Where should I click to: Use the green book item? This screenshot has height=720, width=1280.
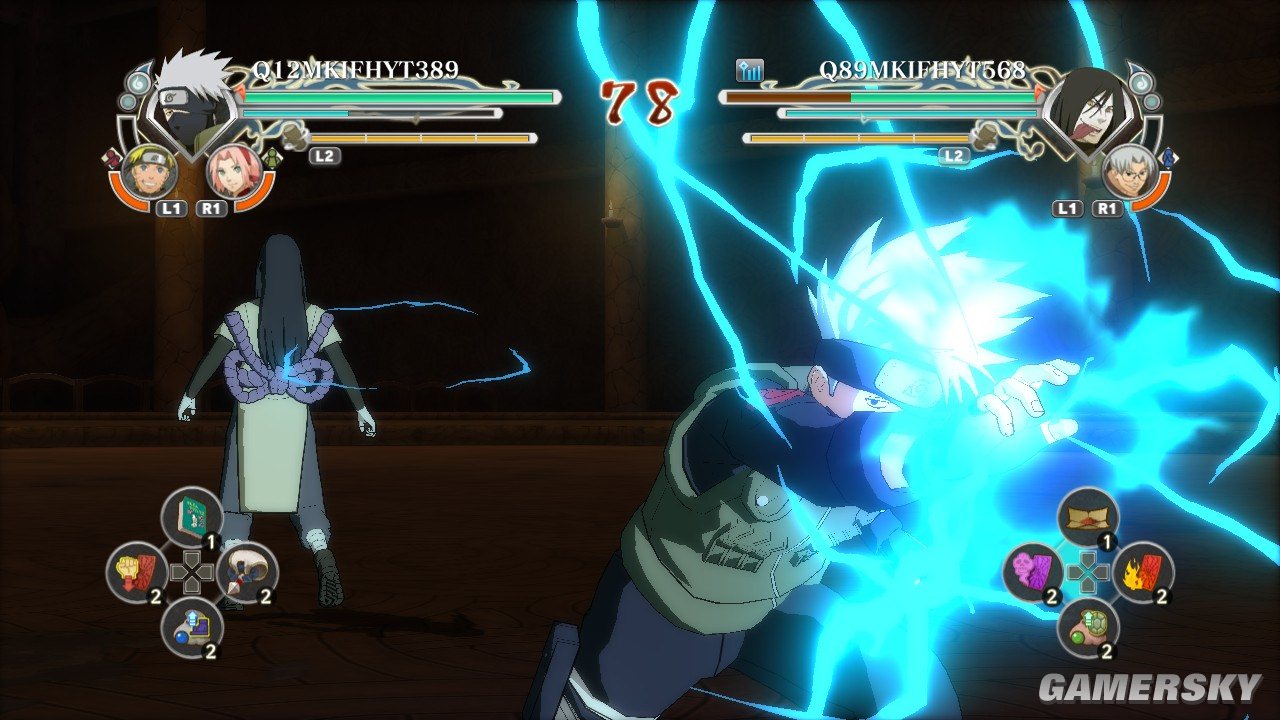point(191,517)
